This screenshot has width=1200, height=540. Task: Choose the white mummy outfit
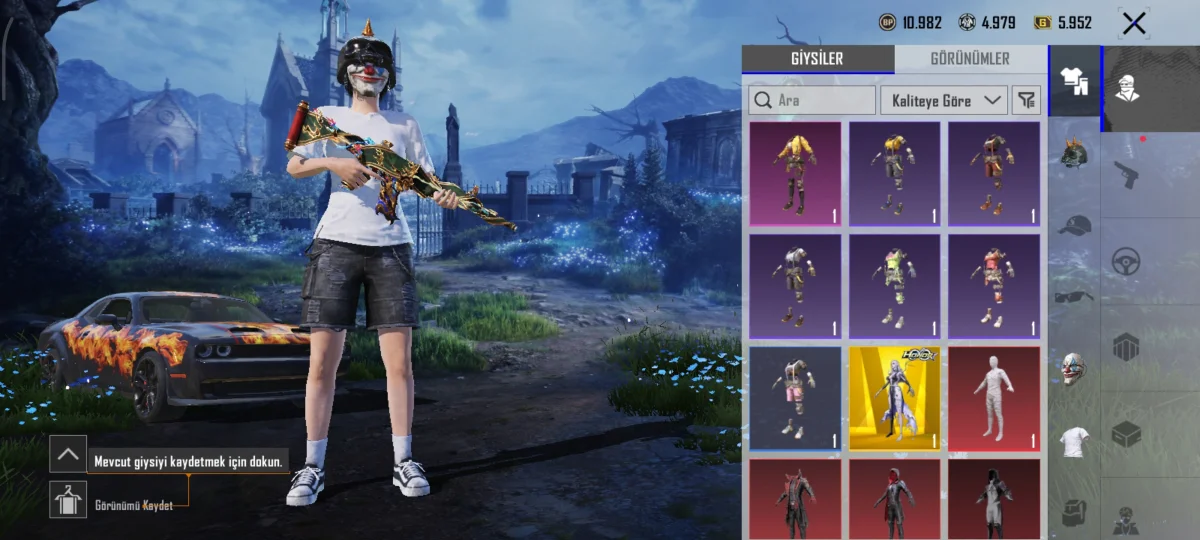[993, 398]
